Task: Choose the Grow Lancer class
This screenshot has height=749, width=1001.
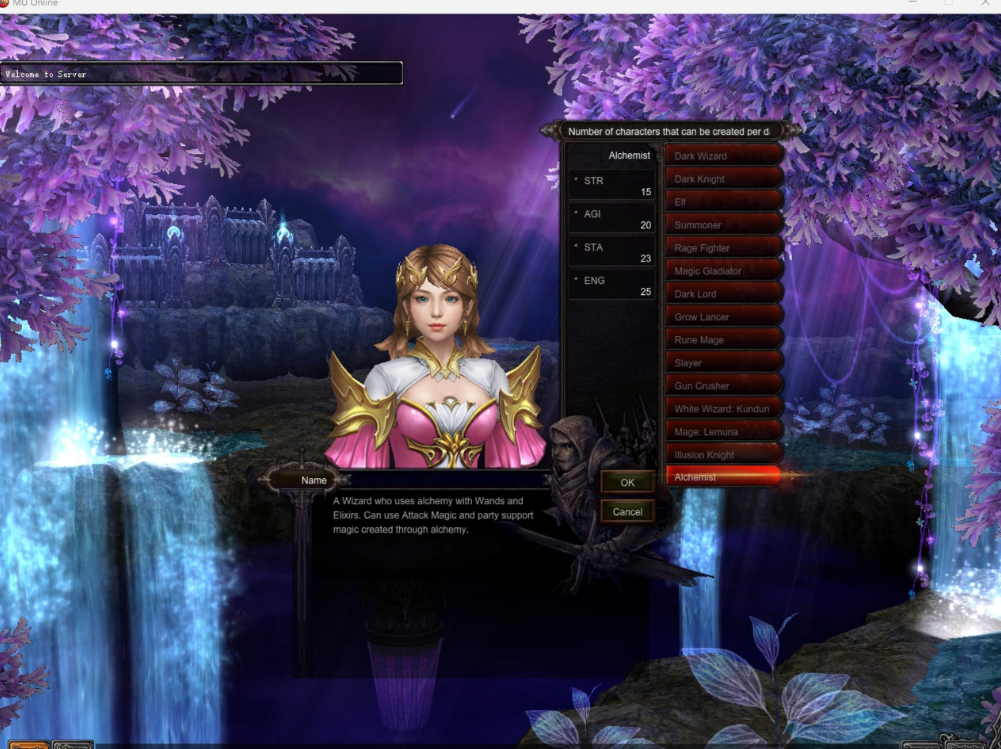Action: pyautogui.click(x=722, y=317)
